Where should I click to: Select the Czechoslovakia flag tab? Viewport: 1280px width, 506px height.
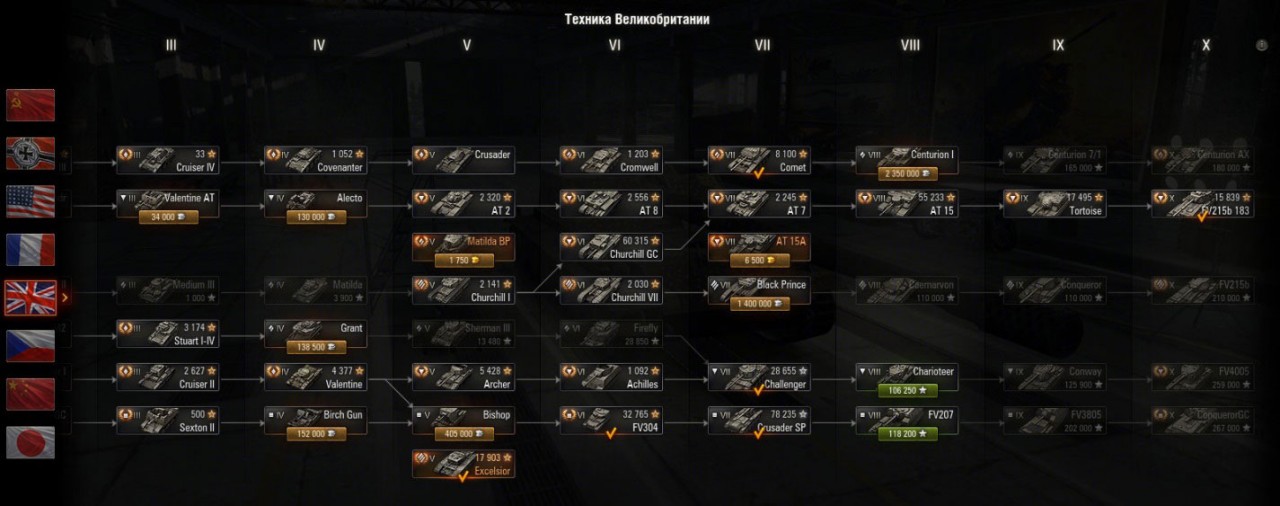point(30,345)
